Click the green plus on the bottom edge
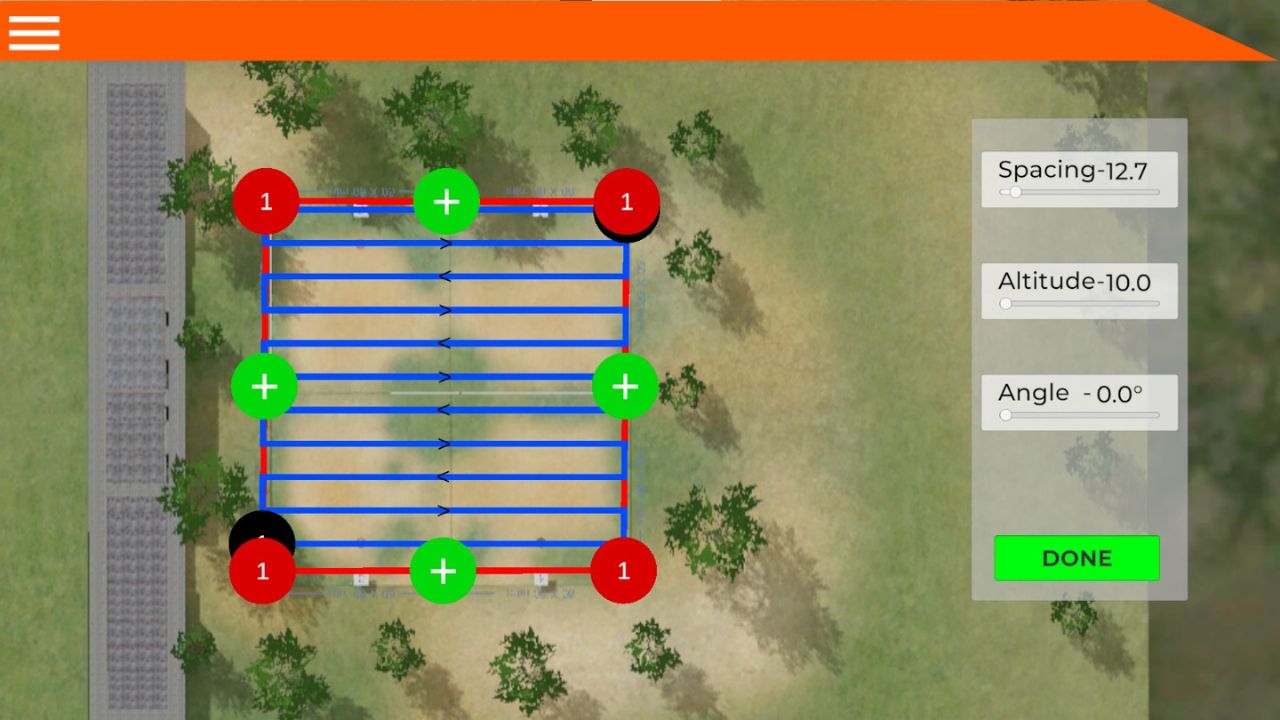 (443, 572)
